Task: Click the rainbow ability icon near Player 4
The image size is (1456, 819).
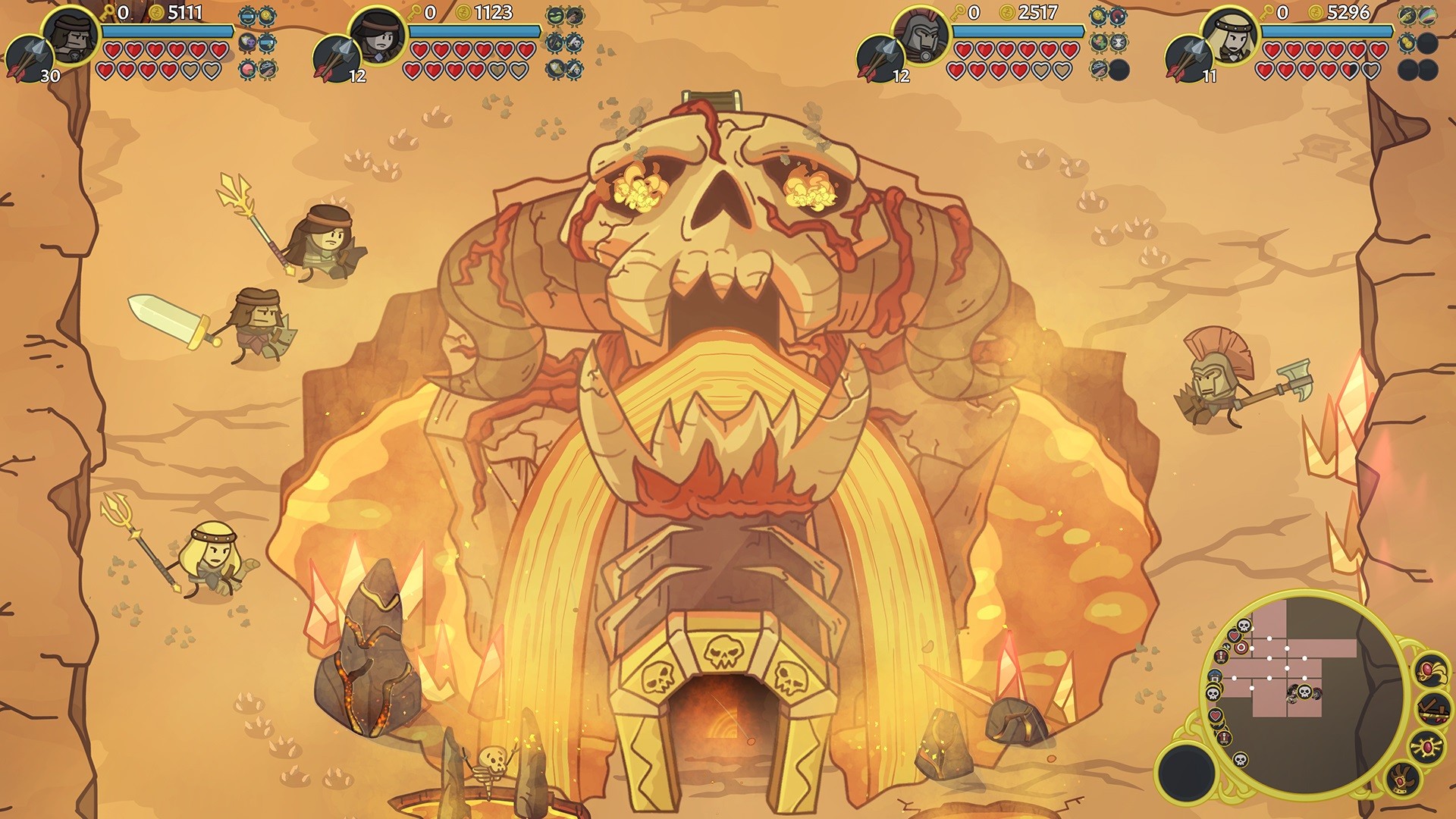Action: tap(1427, 16)
